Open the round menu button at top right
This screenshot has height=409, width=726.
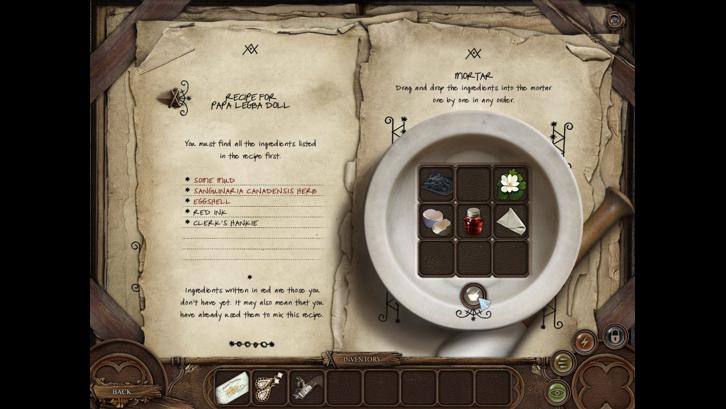tap(614, 19)
